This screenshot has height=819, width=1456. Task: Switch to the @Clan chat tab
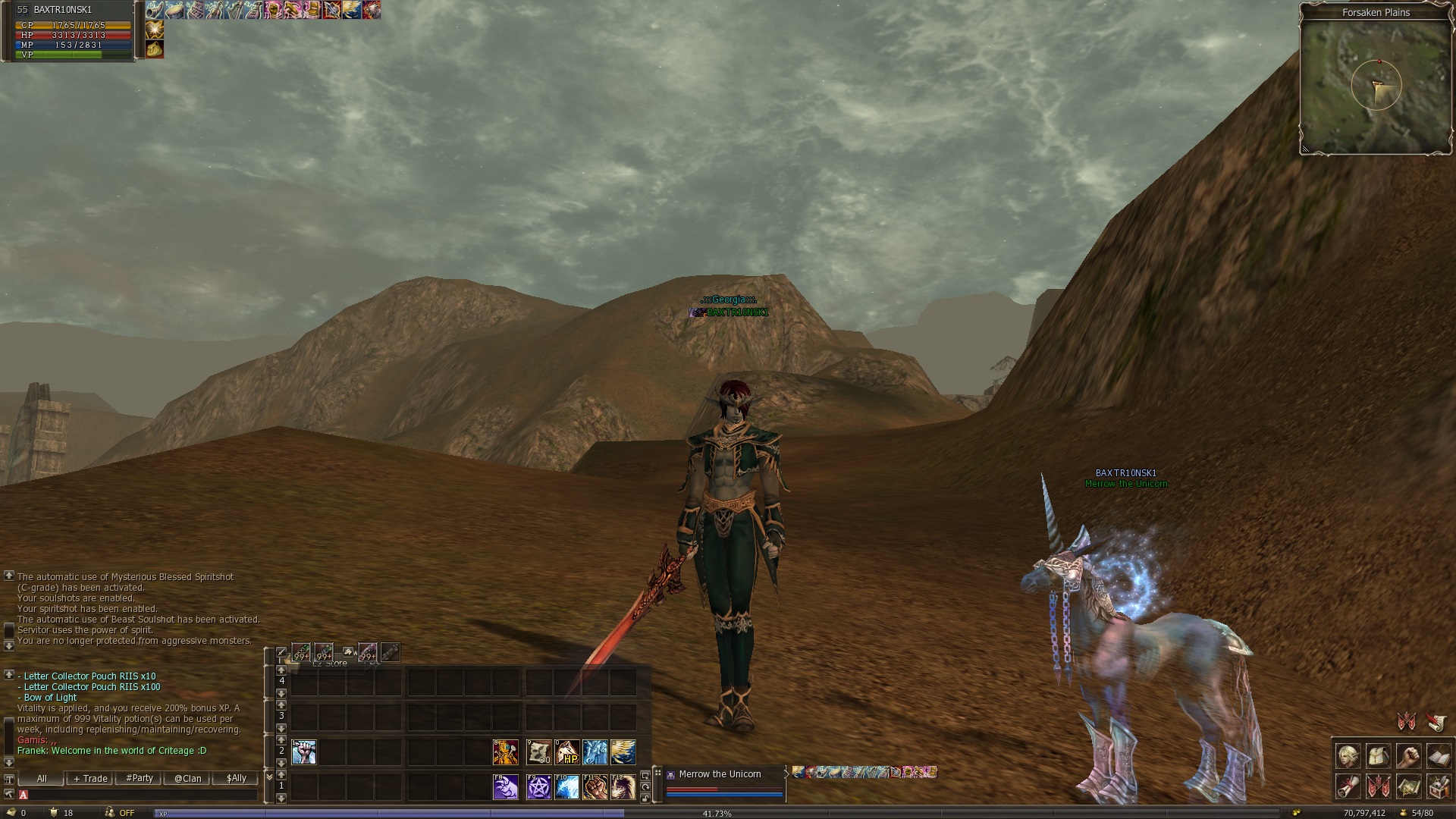click(187, 779)
